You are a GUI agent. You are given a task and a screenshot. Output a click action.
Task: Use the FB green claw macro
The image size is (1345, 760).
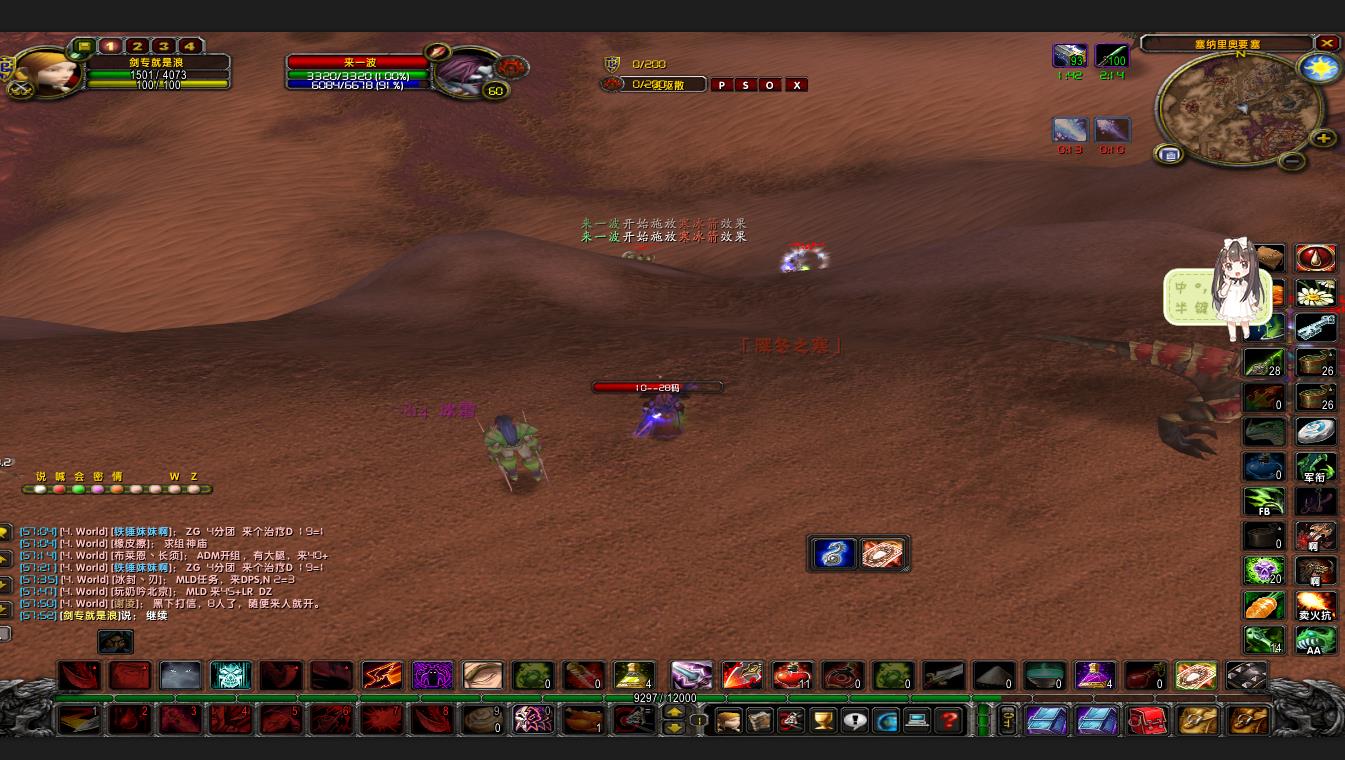point(1264,502)
